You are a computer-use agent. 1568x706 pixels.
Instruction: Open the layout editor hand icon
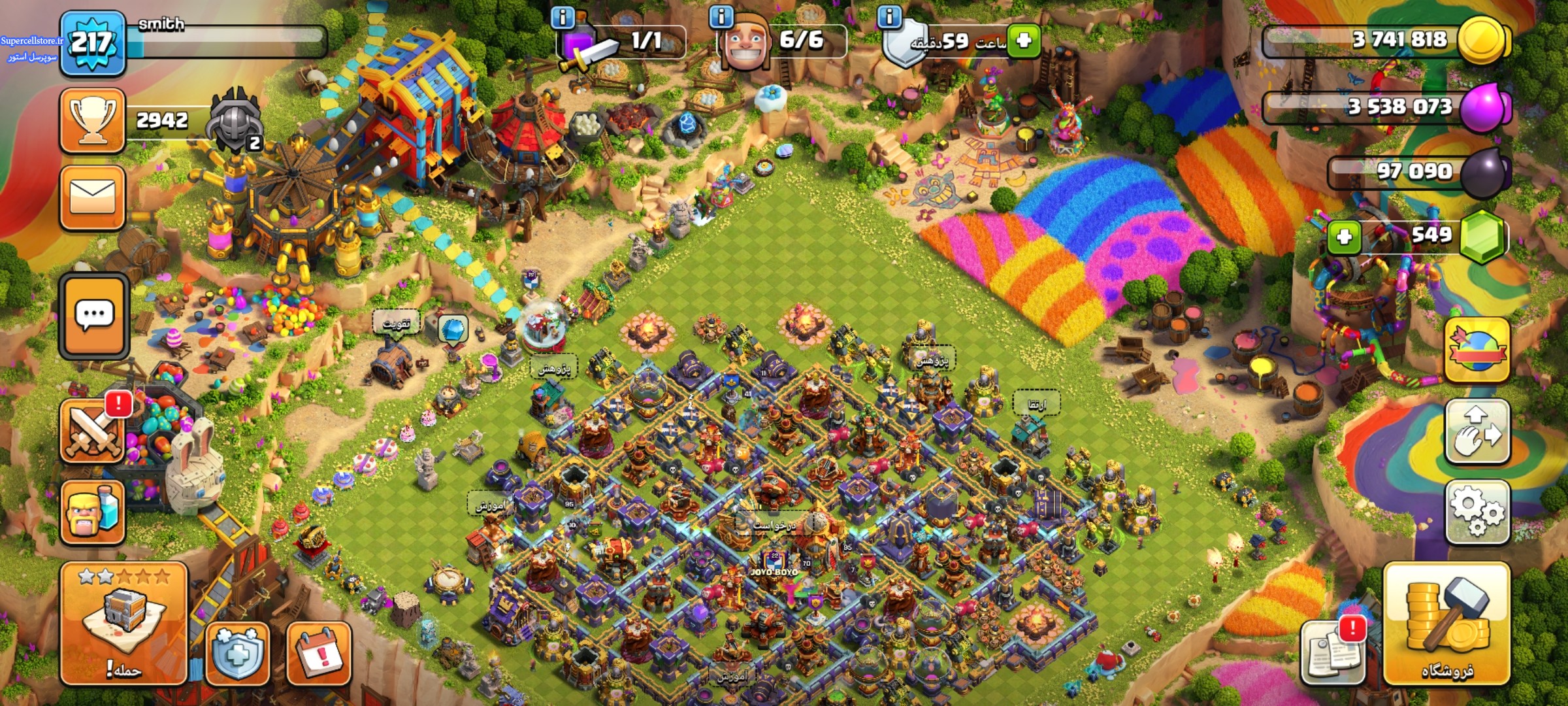click(x=1477, y=432)
